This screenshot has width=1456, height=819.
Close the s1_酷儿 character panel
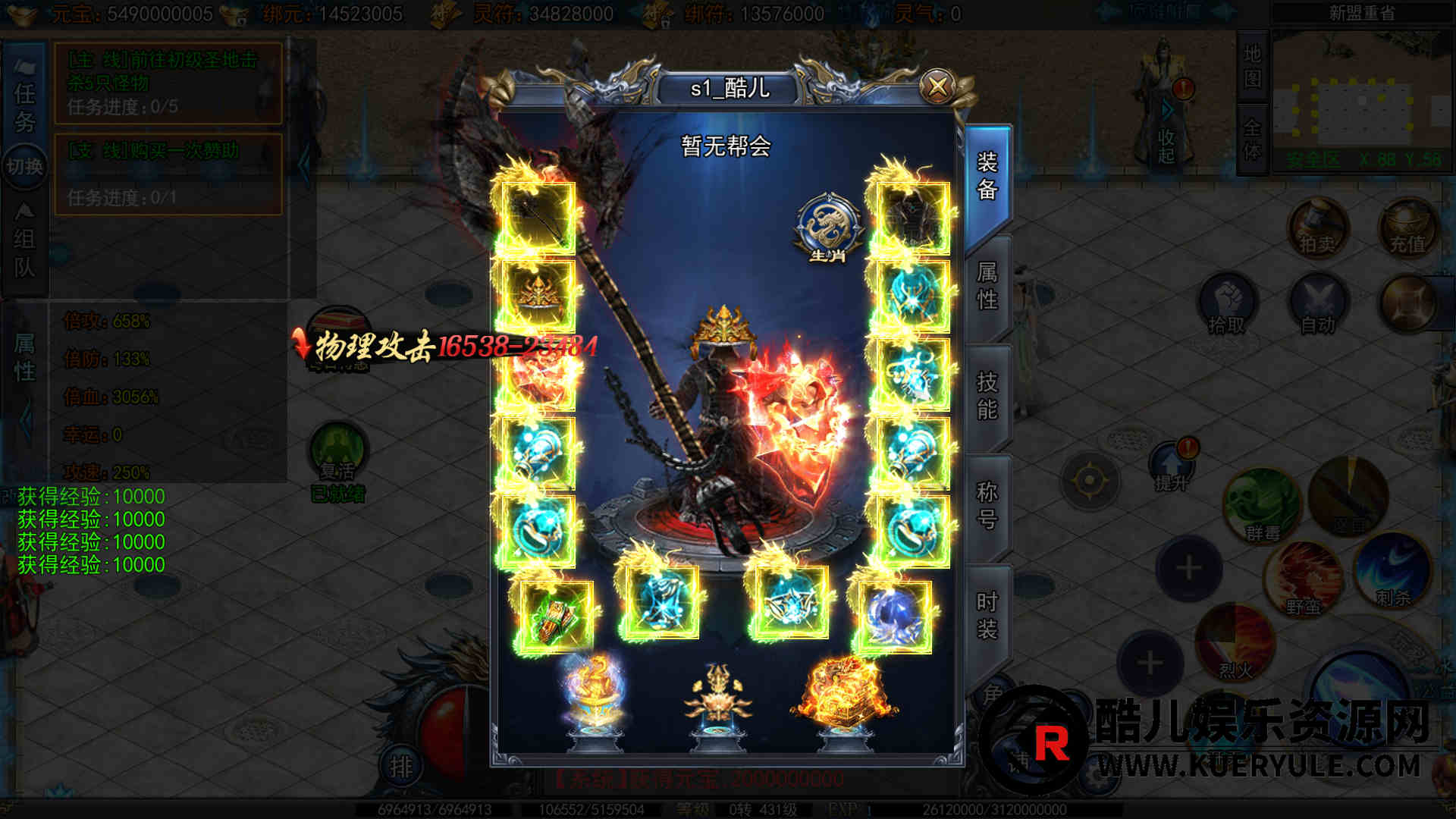point(938,86)
